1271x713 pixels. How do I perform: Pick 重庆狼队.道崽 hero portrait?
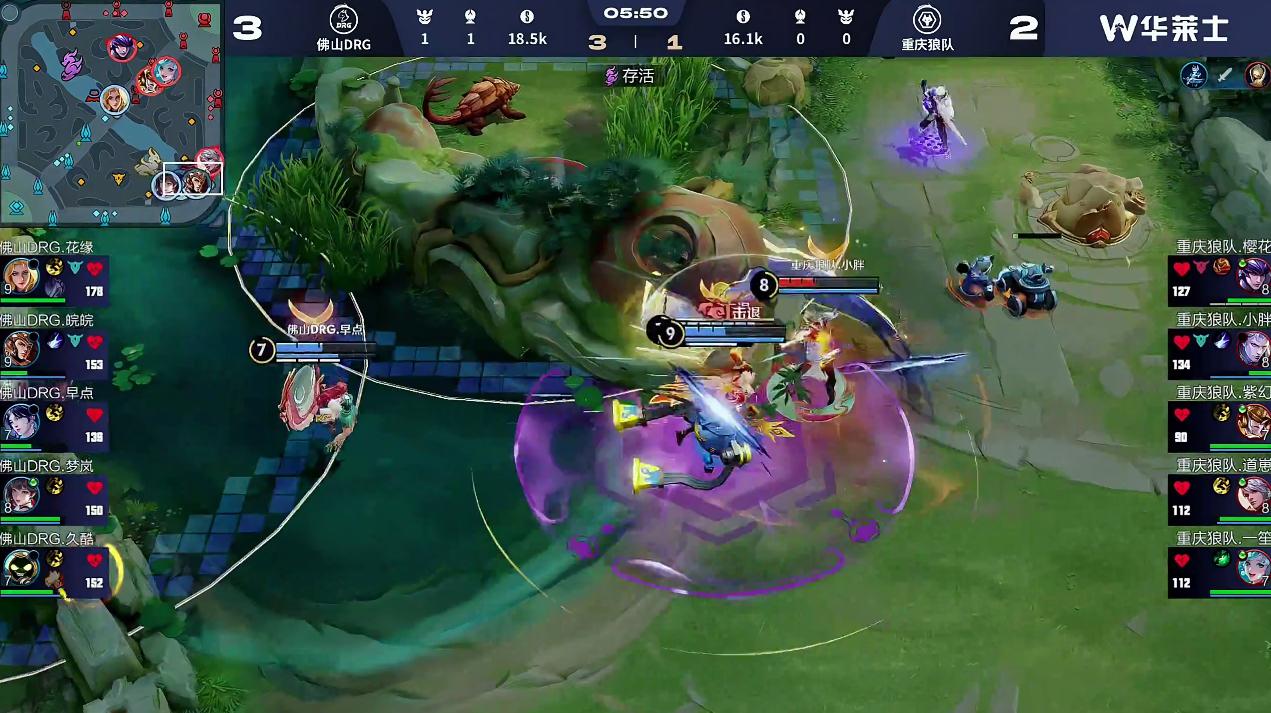coord(1253,494)
